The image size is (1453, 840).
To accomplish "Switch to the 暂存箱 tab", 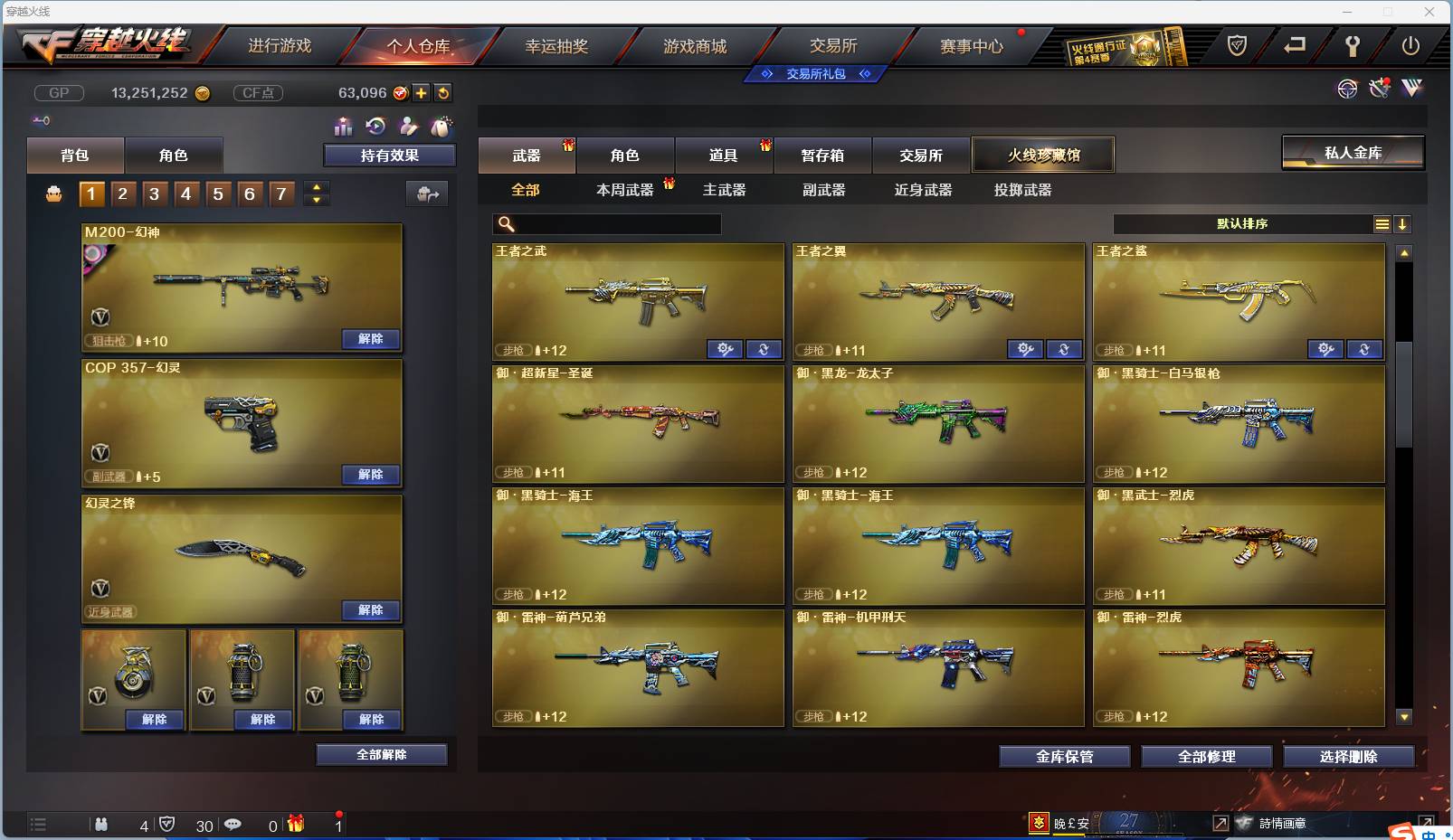I will coord(821,155).
